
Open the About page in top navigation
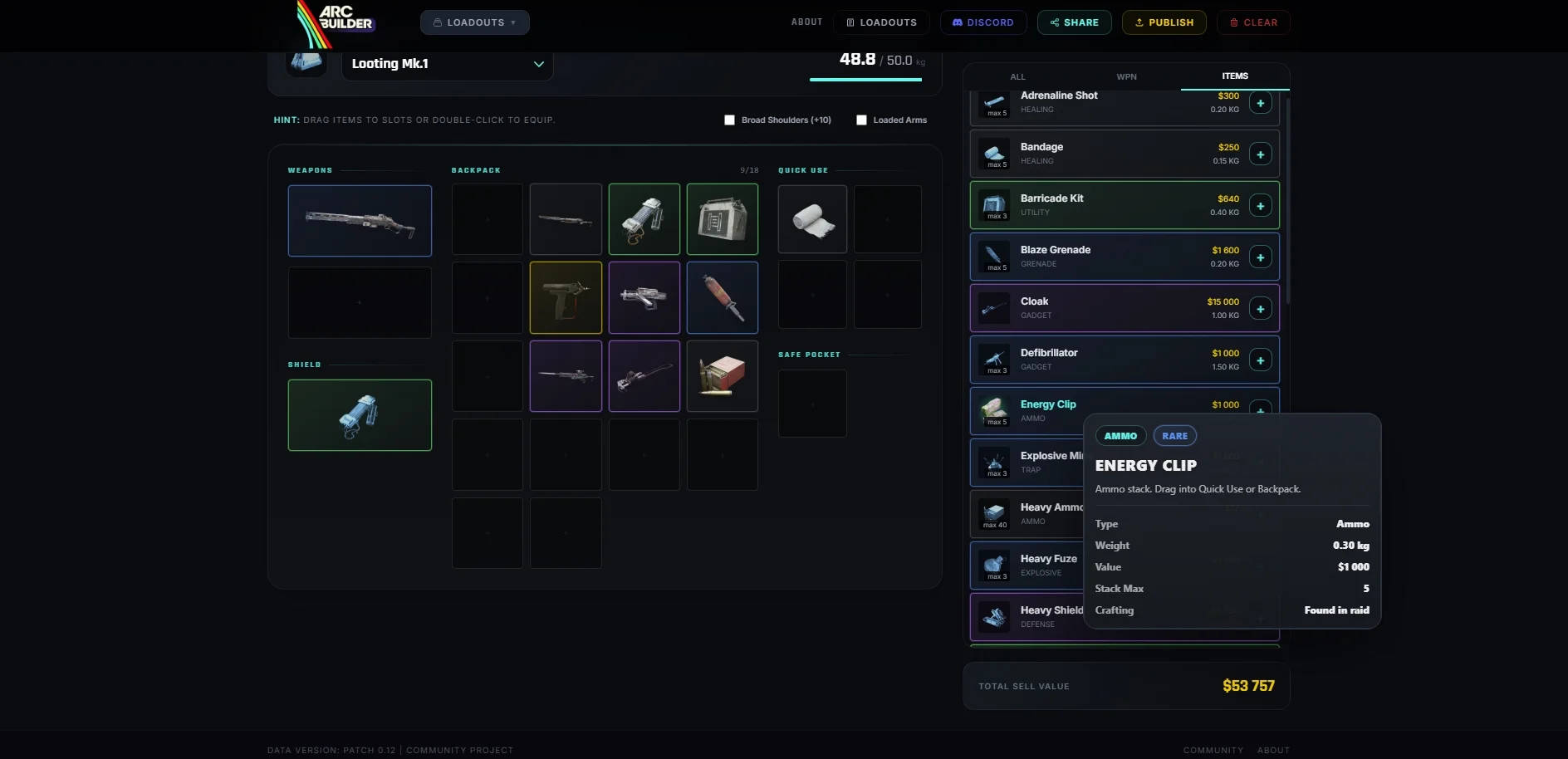point(806,22)
